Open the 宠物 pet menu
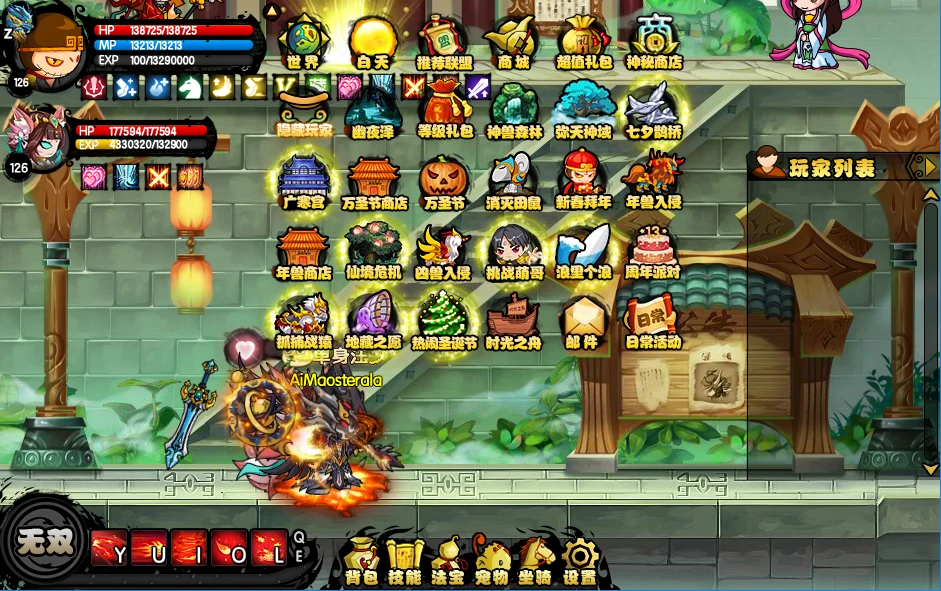Screen dimensions: 941x591 pyautogui.click(x=491, y=561)
